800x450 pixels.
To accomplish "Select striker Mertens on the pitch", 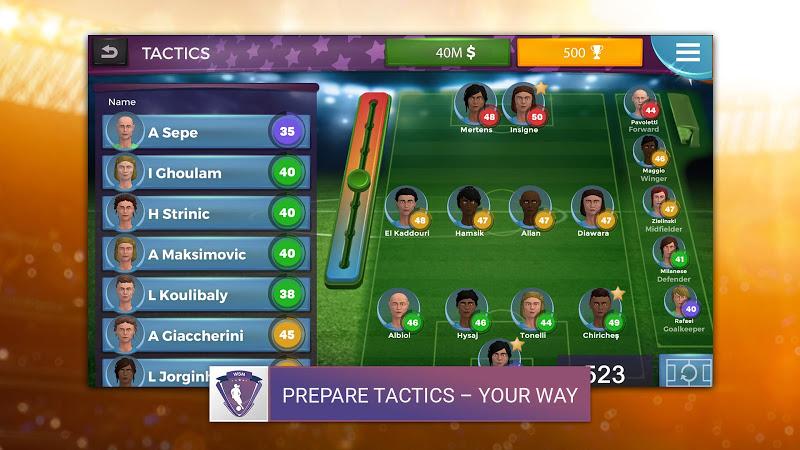I will 475,105.
